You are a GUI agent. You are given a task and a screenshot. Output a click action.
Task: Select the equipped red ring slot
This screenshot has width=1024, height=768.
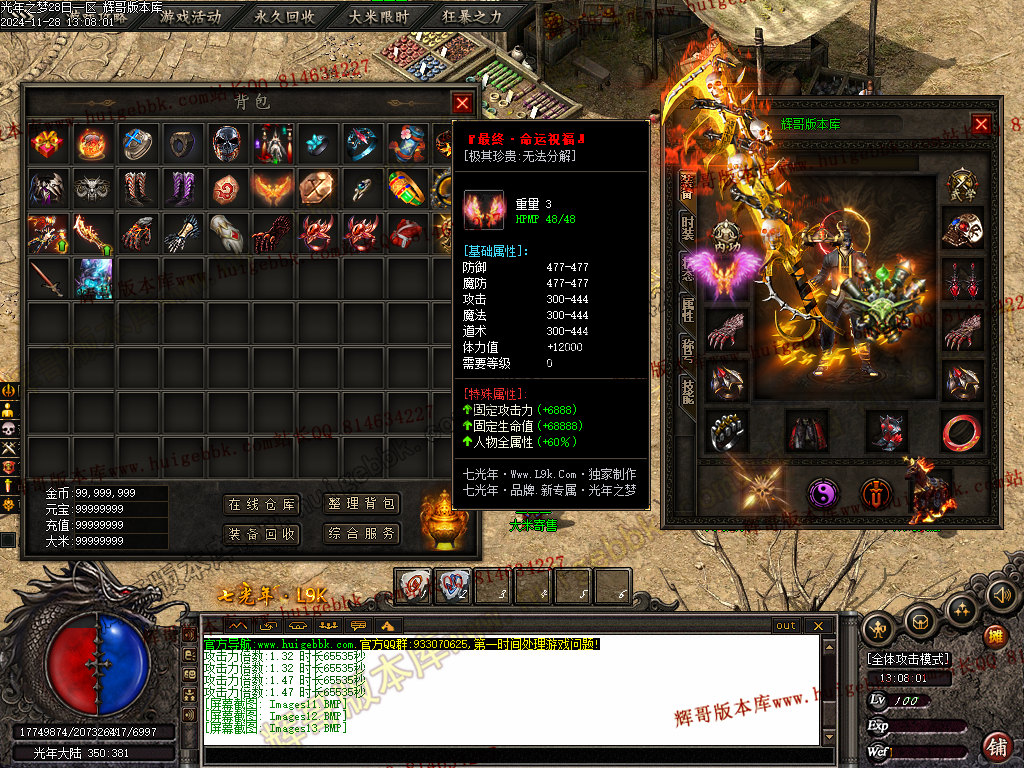tap(963, 431)
